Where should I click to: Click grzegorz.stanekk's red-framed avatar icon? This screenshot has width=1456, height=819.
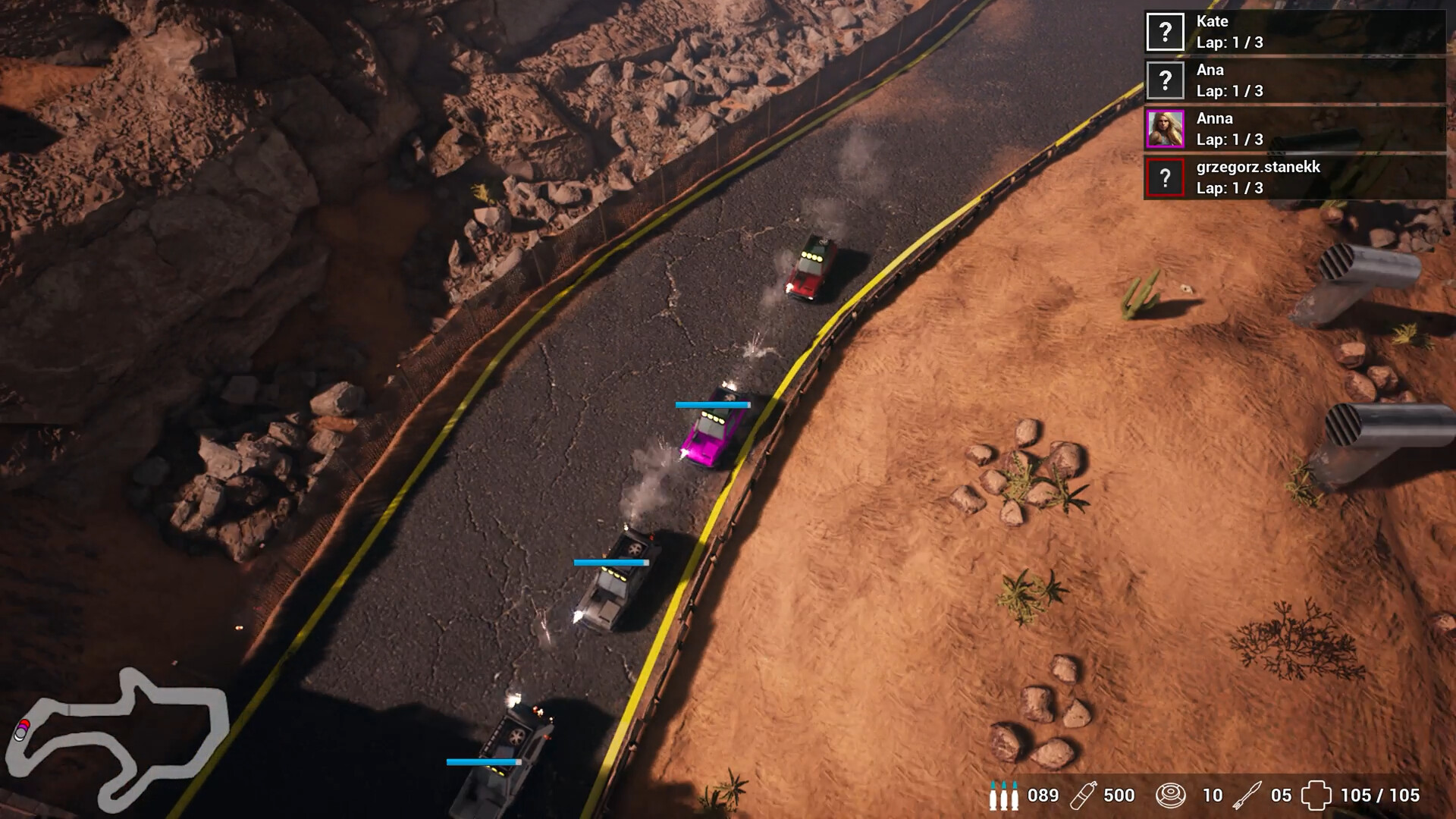(1166, 179)
